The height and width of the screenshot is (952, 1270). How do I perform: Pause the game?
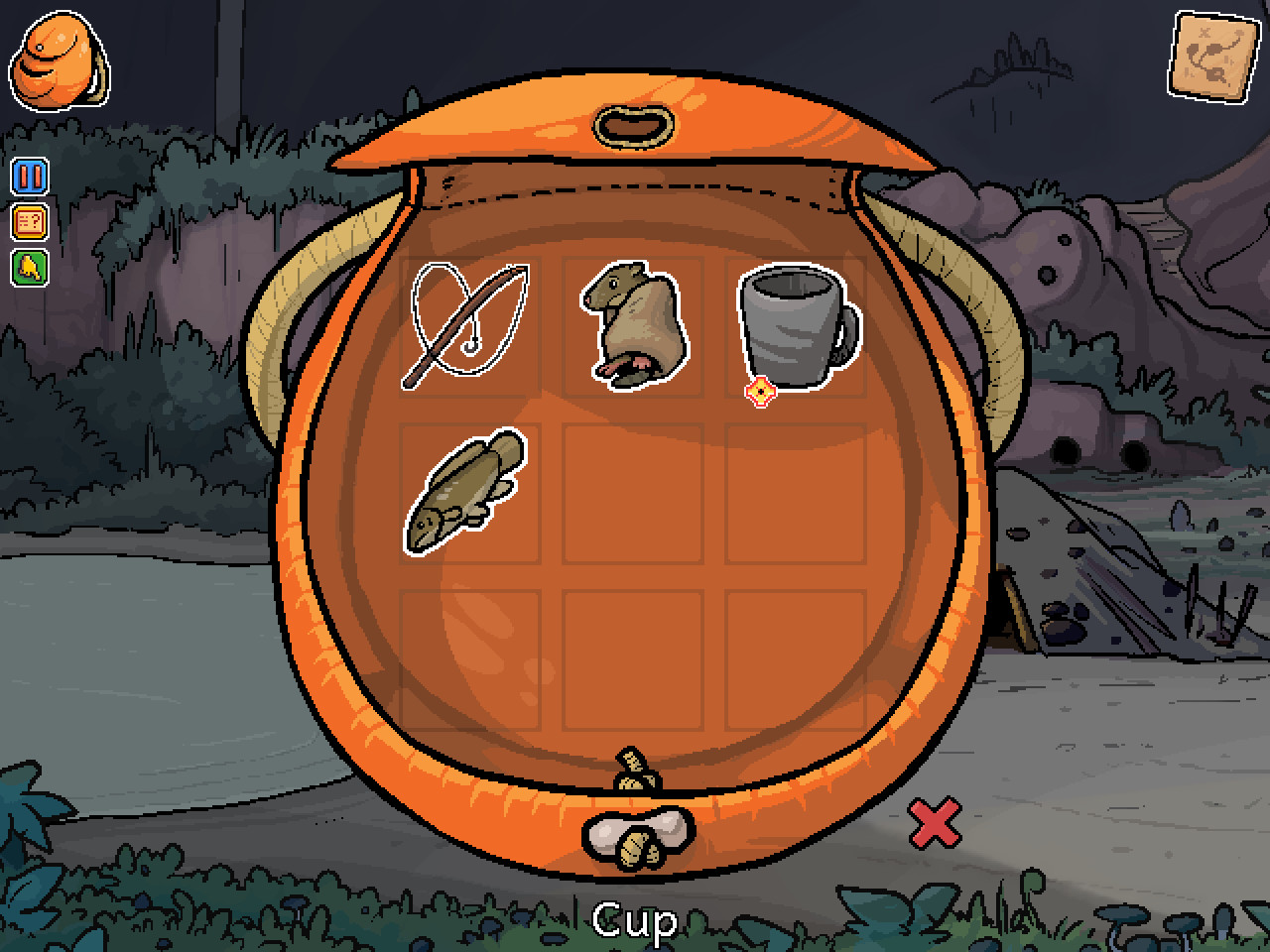tap(29, 177)
